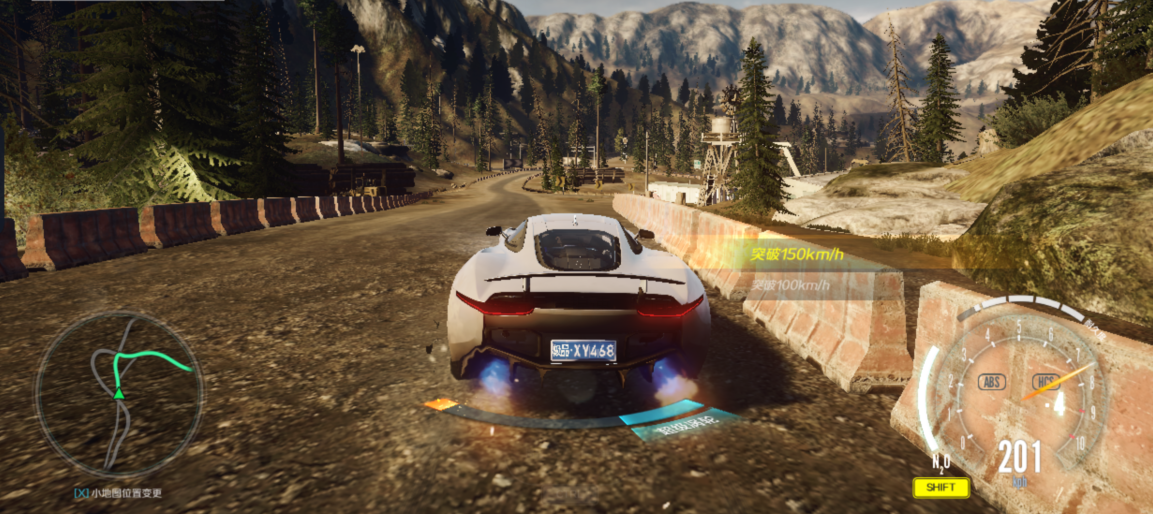The height and width of the screenshot is (514, 1153).
Task: Toggle the ABS indicator on the tachometer
Action: (992, 381)
